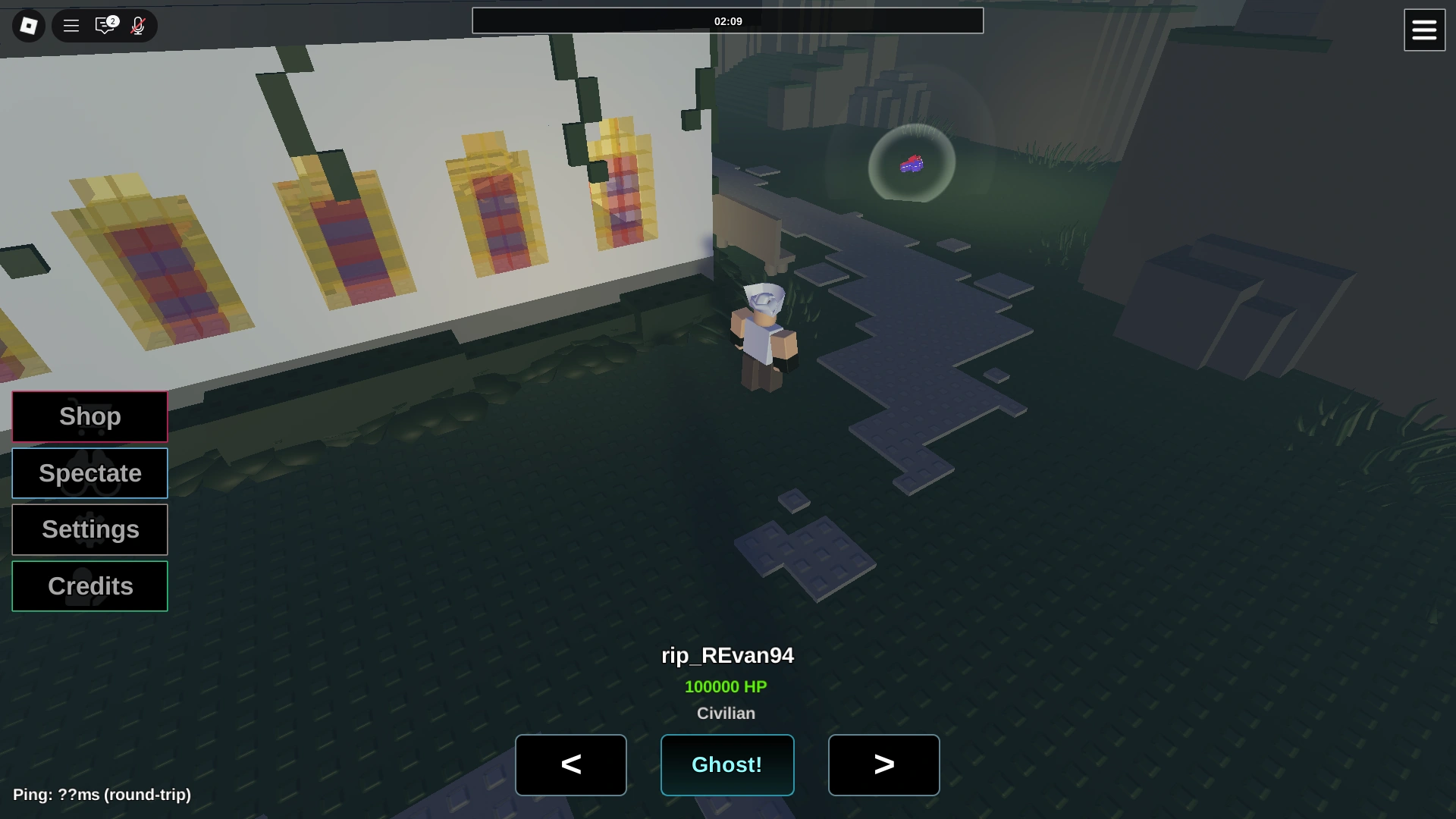This screenshot has width=1456, height=819.
Task: Click the Spectate clover icon
Action: click(89, 473)
